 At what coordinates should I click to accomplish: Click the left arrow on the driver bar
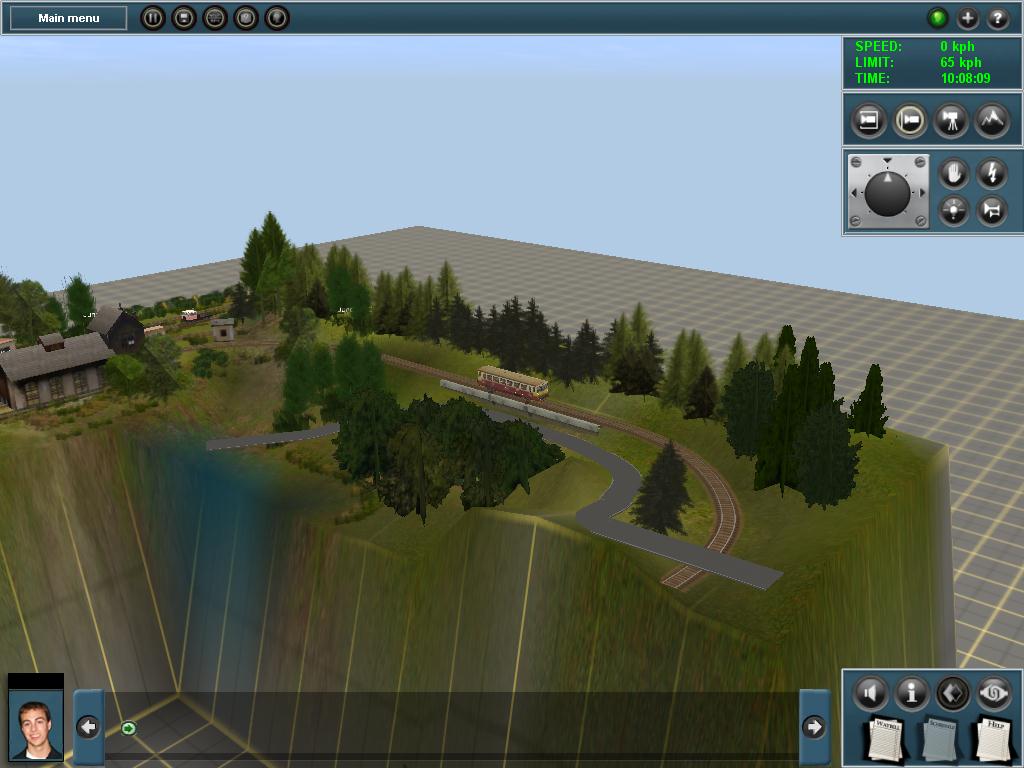point(88,727)
